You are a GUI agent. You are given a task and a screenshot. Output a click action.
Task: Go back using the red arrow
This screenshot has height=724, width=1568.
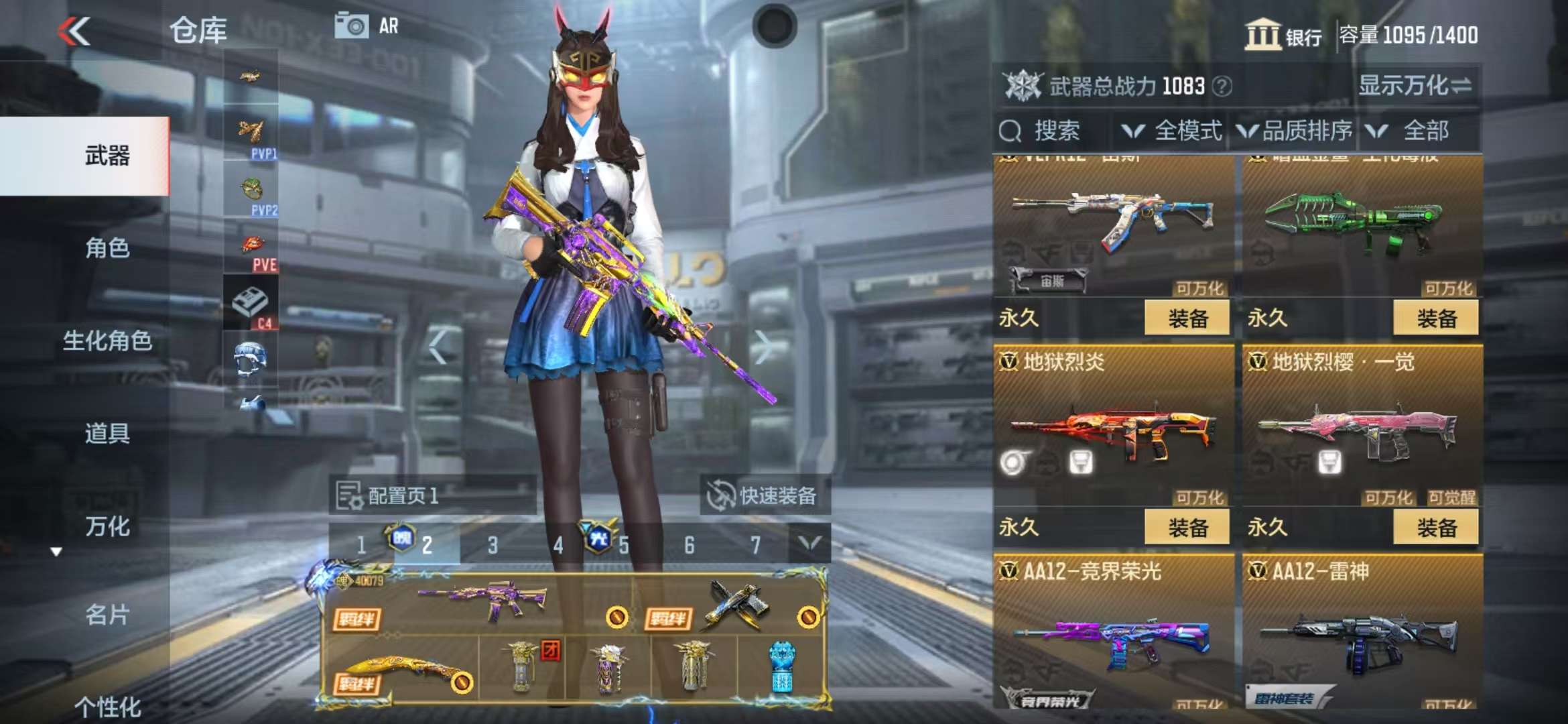[74, 31]
